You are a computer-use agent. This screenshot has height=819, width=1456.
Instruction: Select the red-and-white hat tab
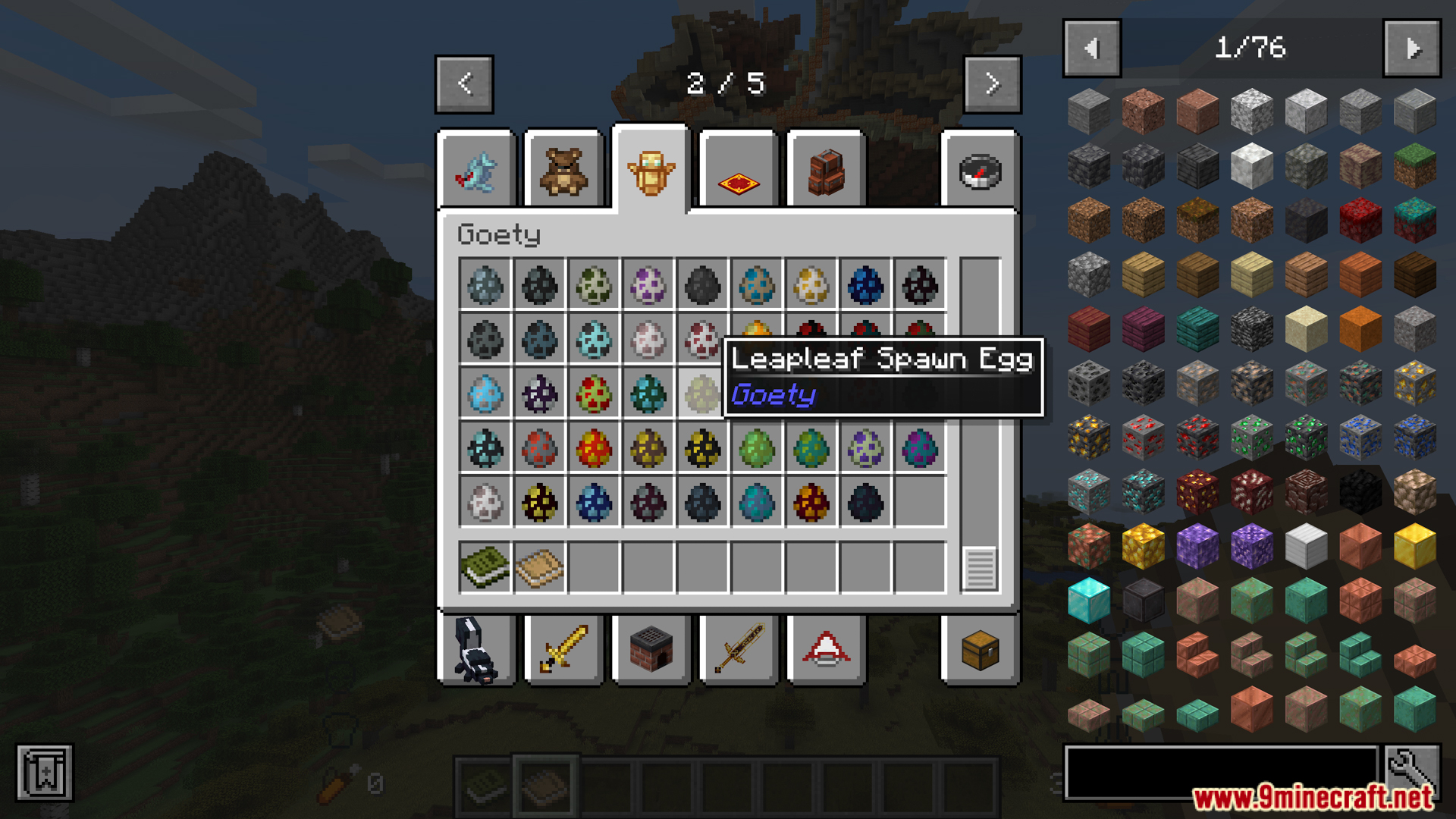(826, 650)
